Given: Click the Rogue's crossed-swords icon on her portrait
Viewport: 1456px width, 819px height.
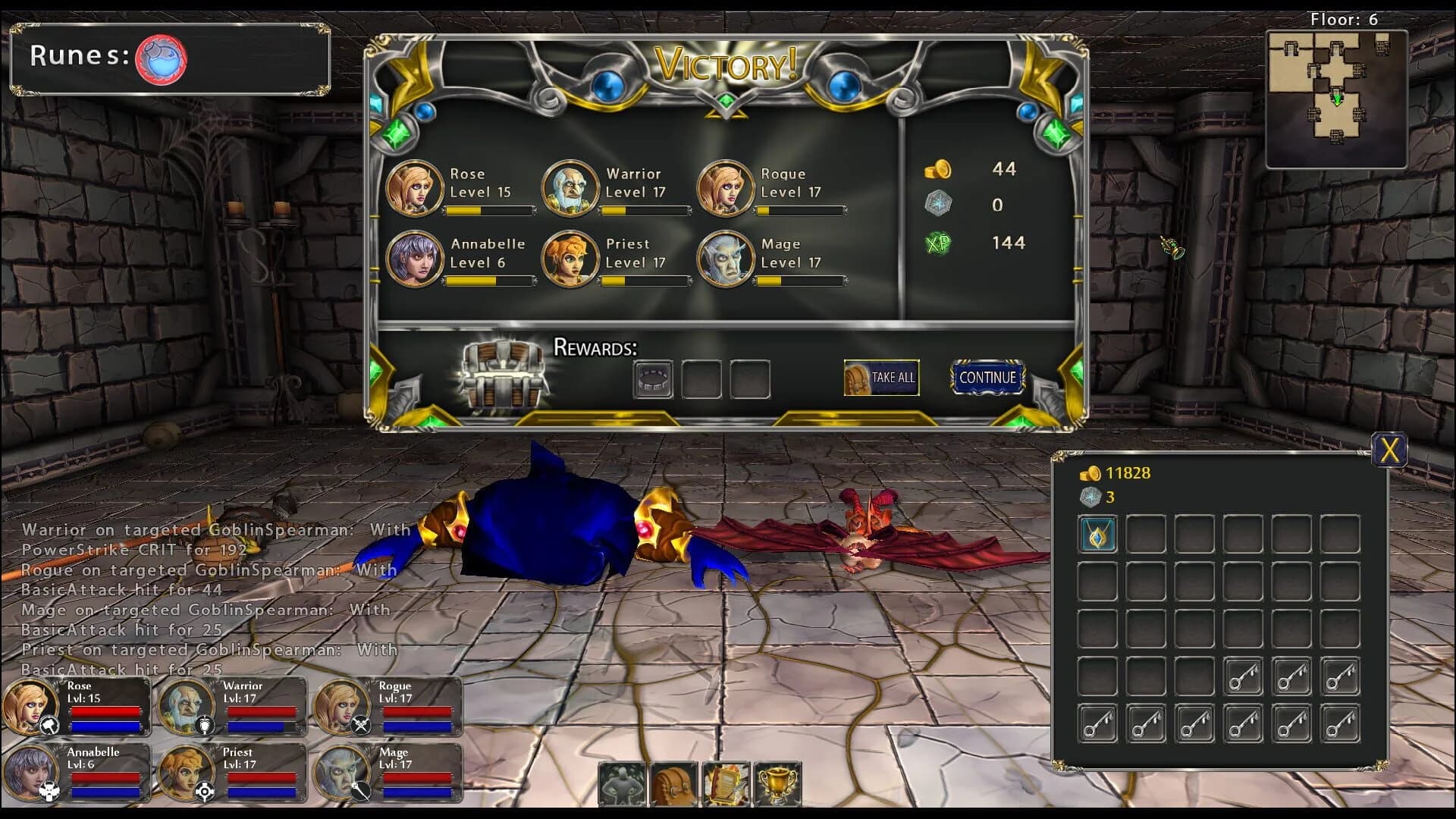Looking at the screenshot, I should [360, 723].
